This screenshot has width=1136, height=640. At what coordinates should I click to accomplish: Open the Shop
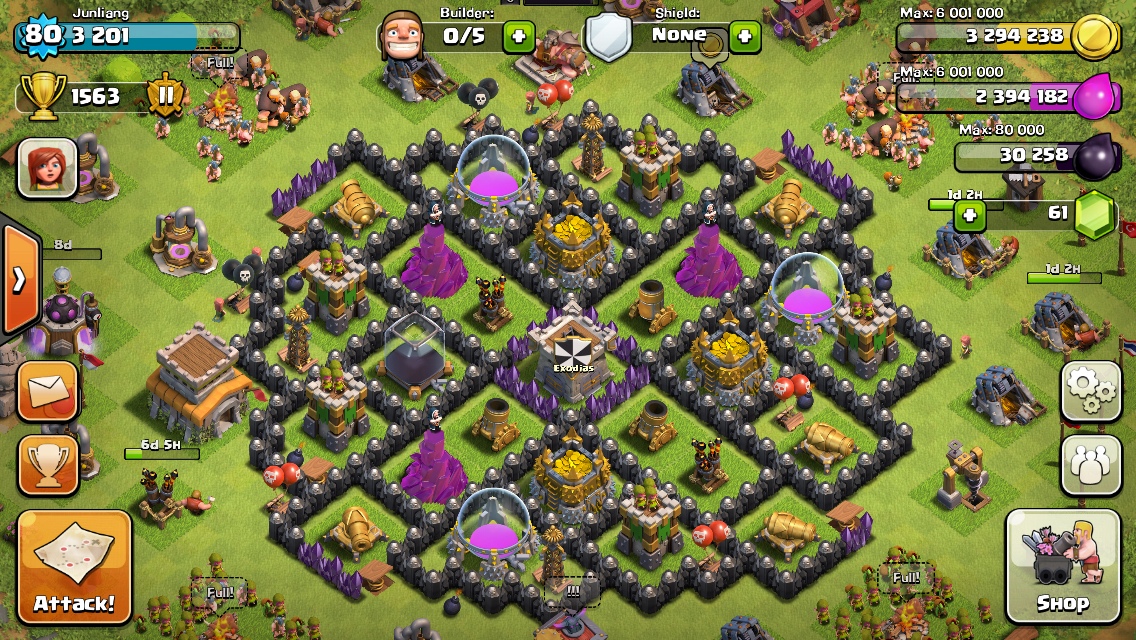point(1061,566)
